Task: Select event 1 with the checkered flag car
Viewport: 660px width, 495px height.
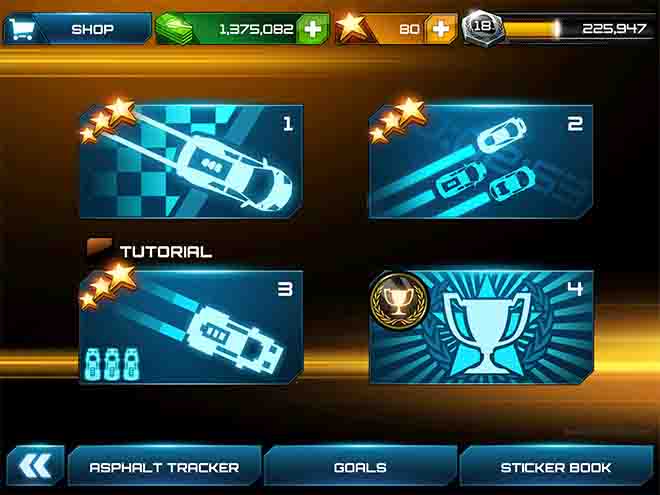Action: 191,164
